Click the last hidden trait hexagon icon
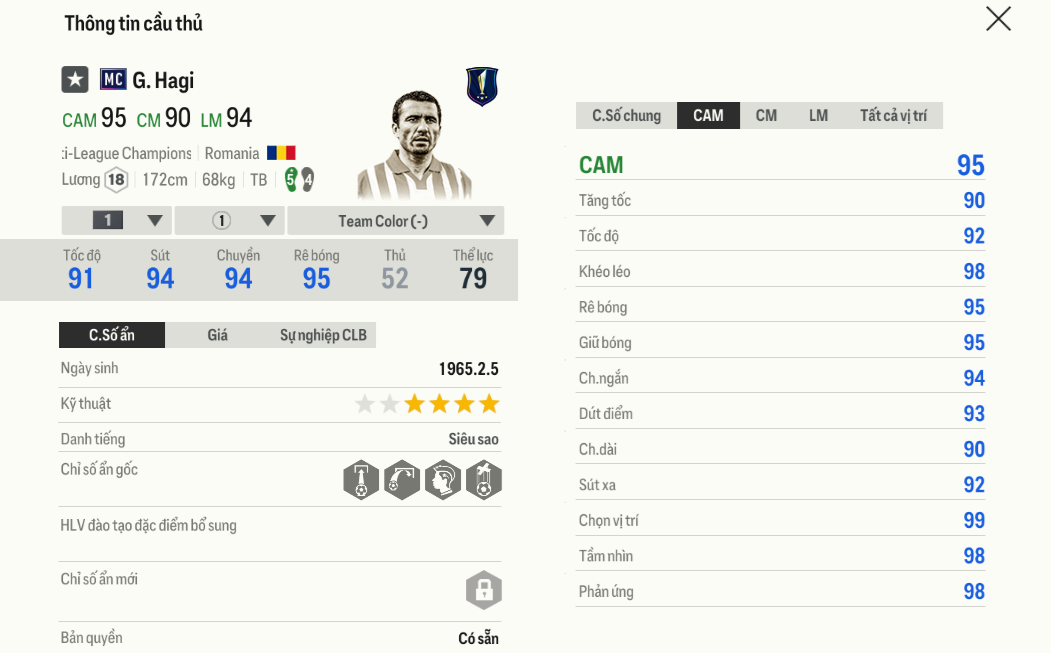Viewport: 1051px width, 653px height. click(484, 480)
